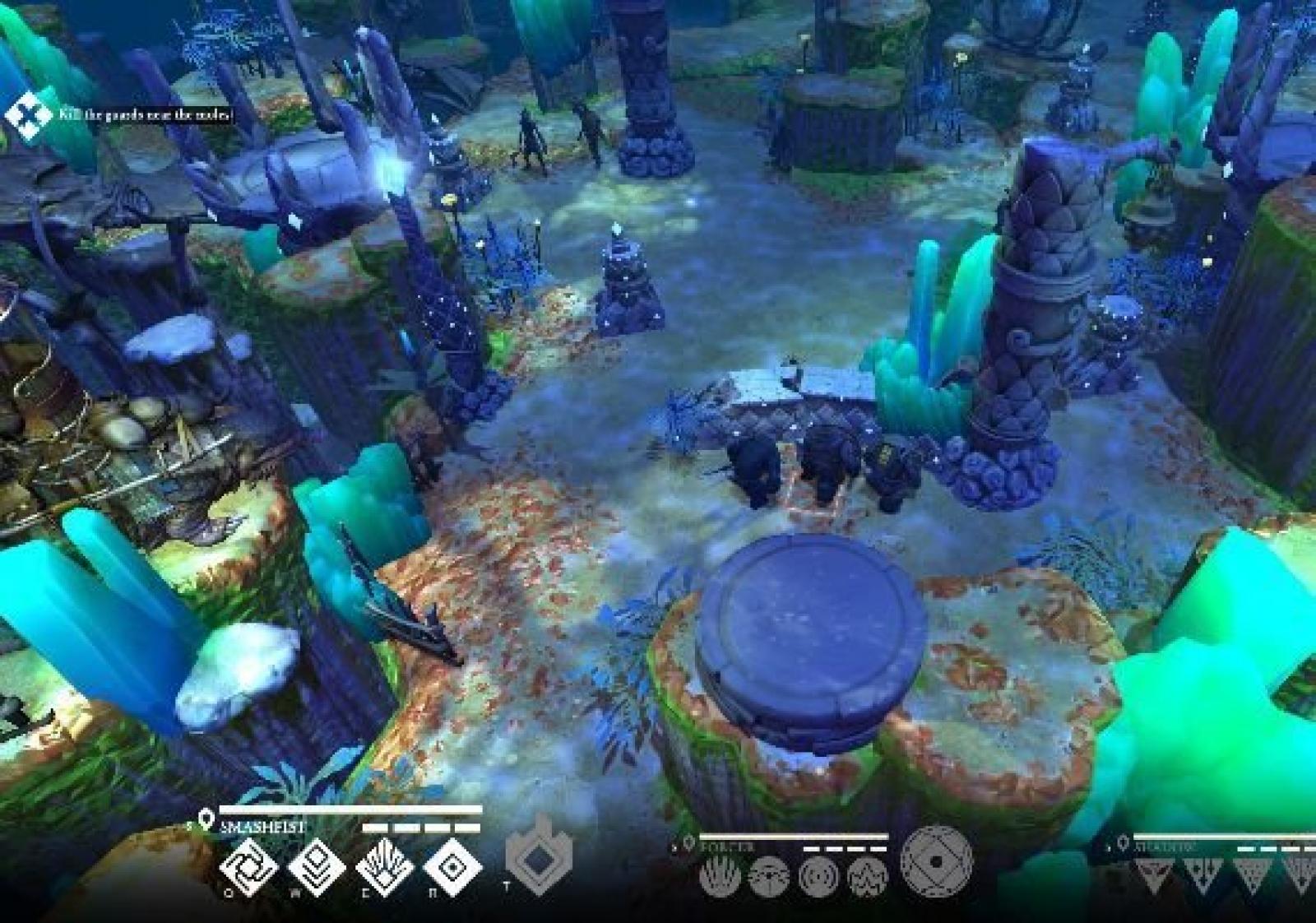Open the objective tracker diamond icon

pyautogui.click(x=27, y=113)
